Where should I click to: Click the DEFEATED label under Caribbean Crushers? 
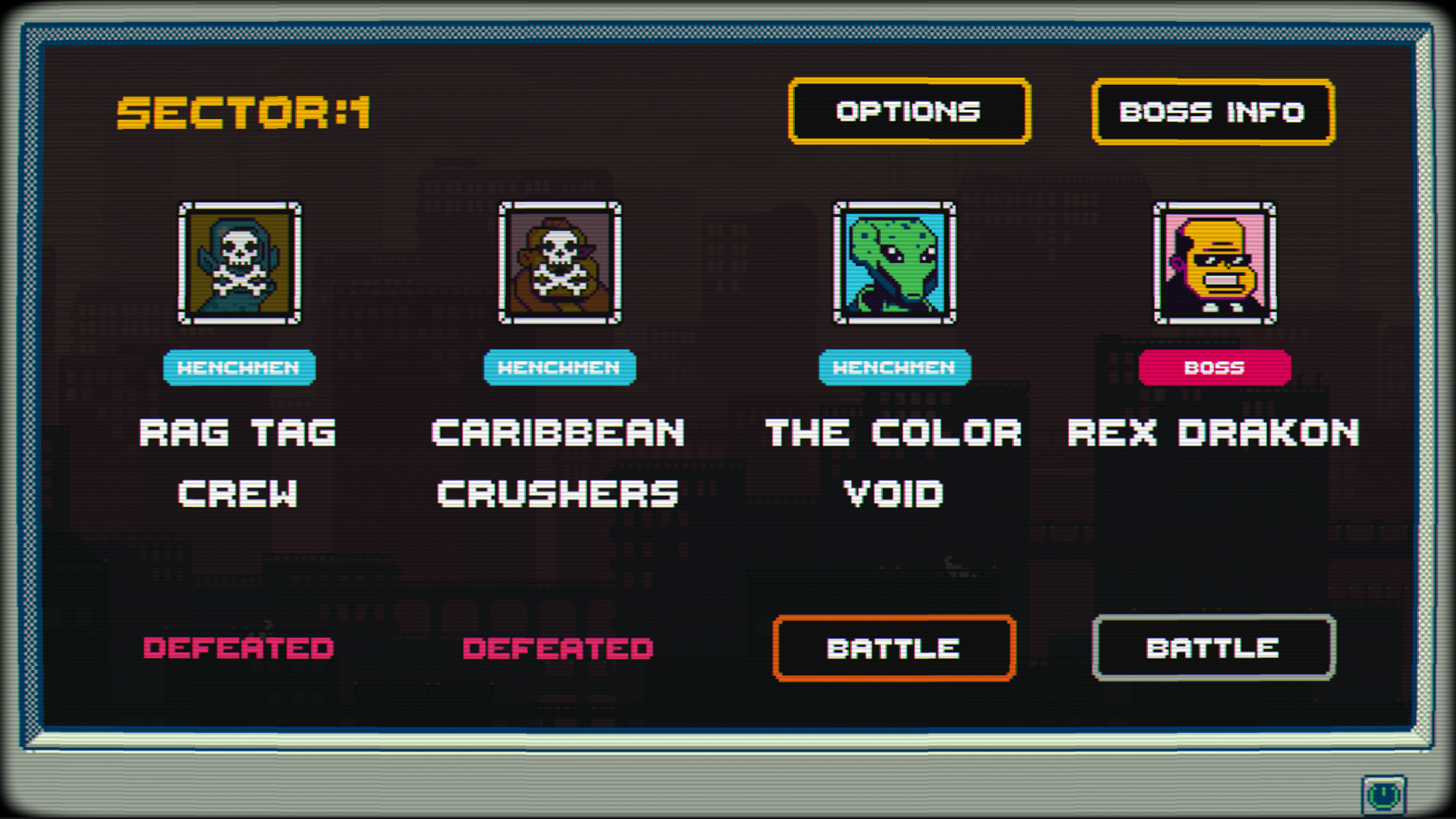[x=558, y=648]
